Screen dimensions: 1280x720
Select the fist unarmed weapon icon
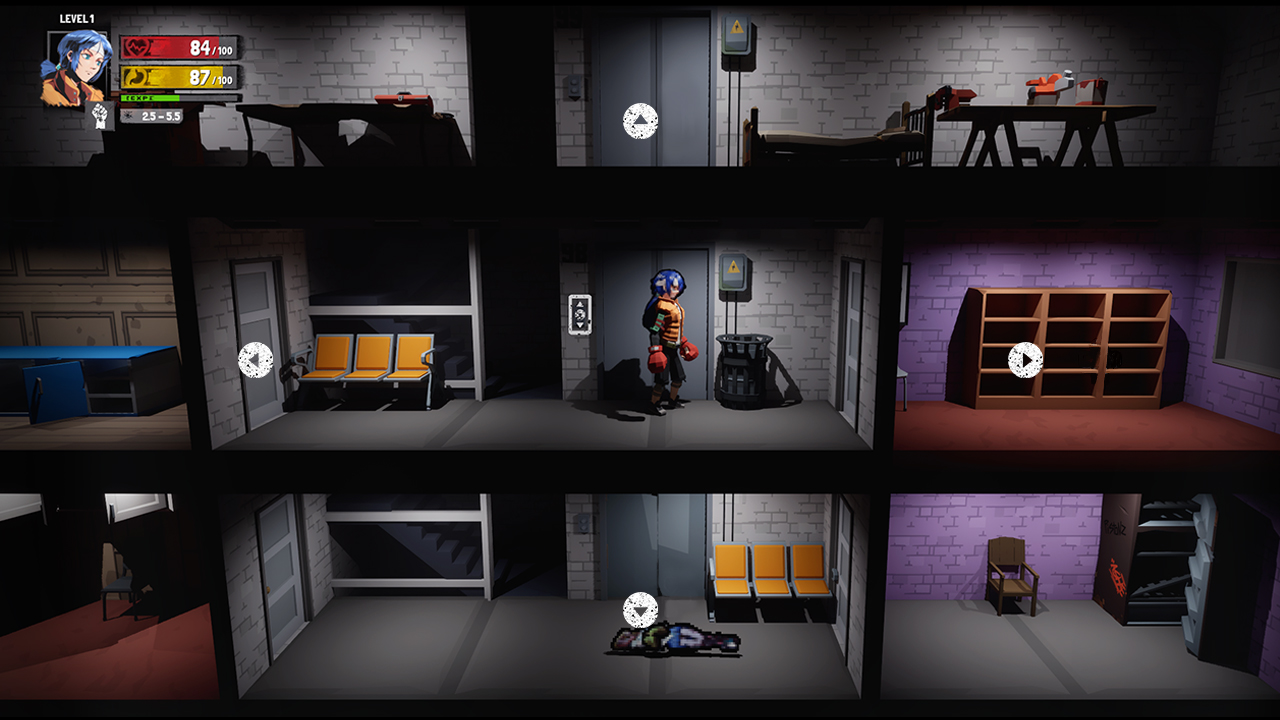coord(100,116)
